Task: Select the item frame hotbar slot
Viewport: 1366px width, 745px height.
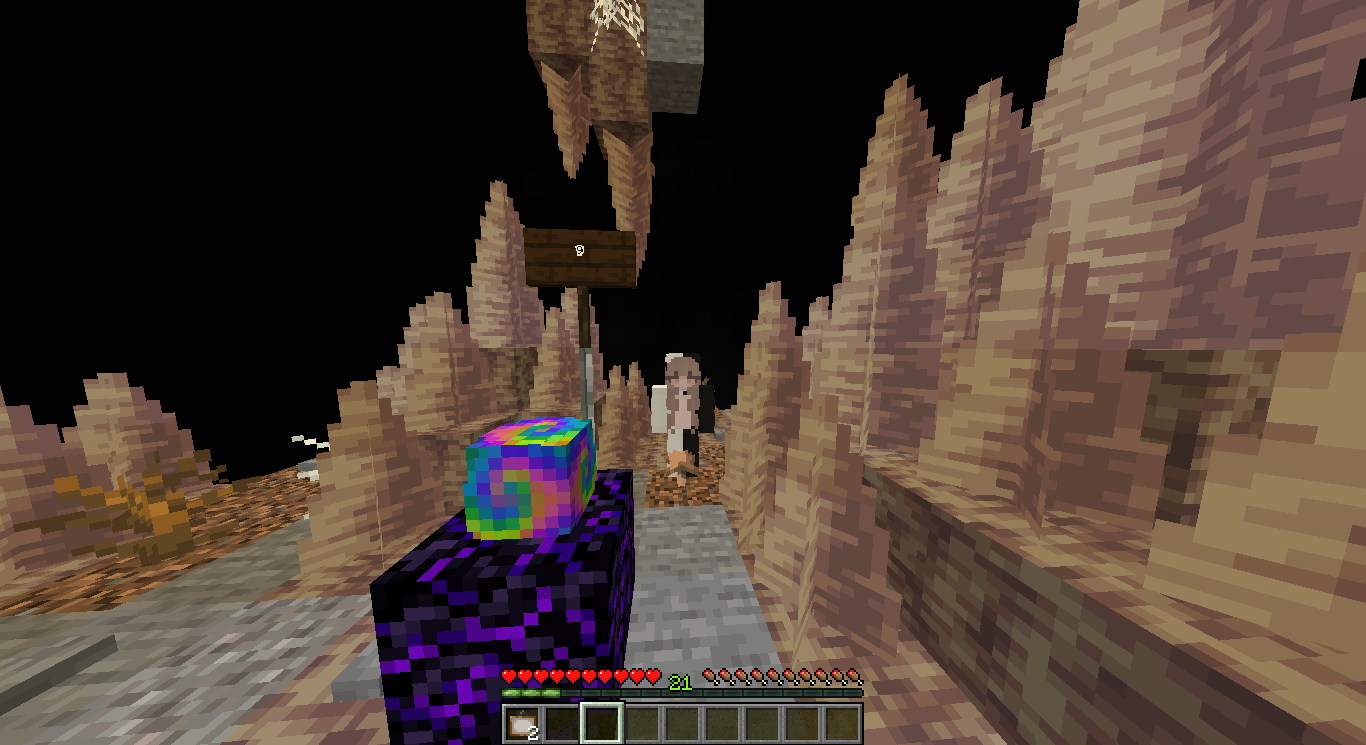Action: 521,723
